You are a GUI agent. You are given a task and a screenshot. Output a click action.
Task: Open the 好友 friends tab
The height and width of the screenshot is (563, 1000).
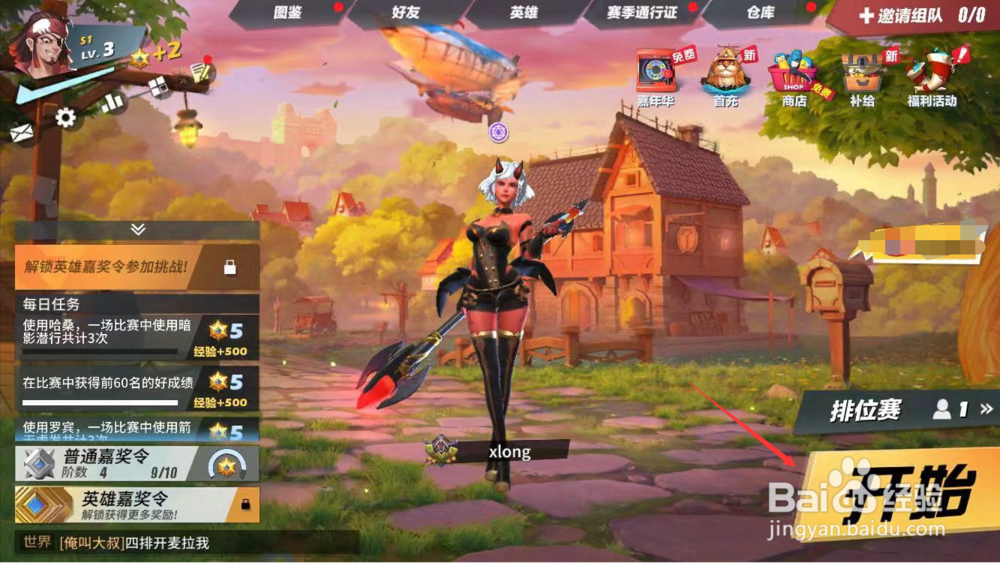tap(405, 13)
